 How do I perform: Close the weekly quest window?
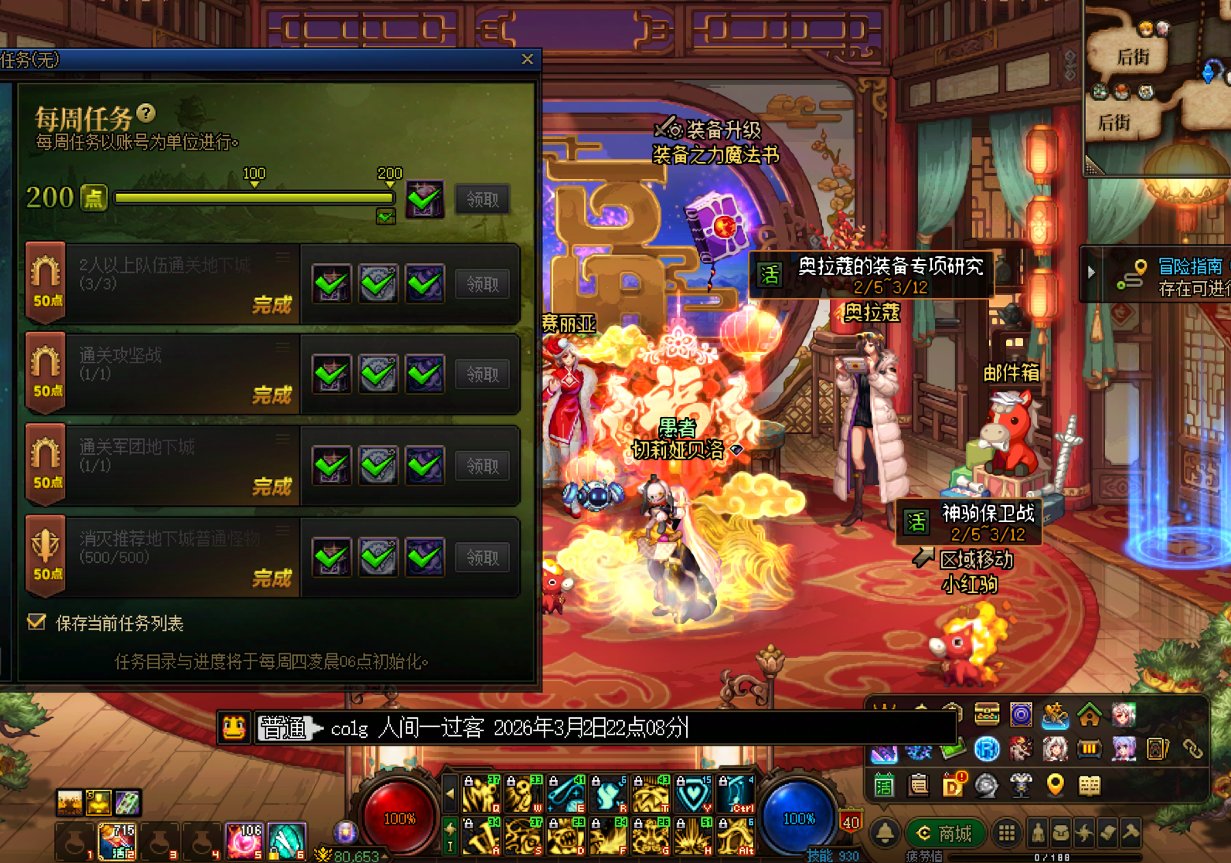click(527, 60)
